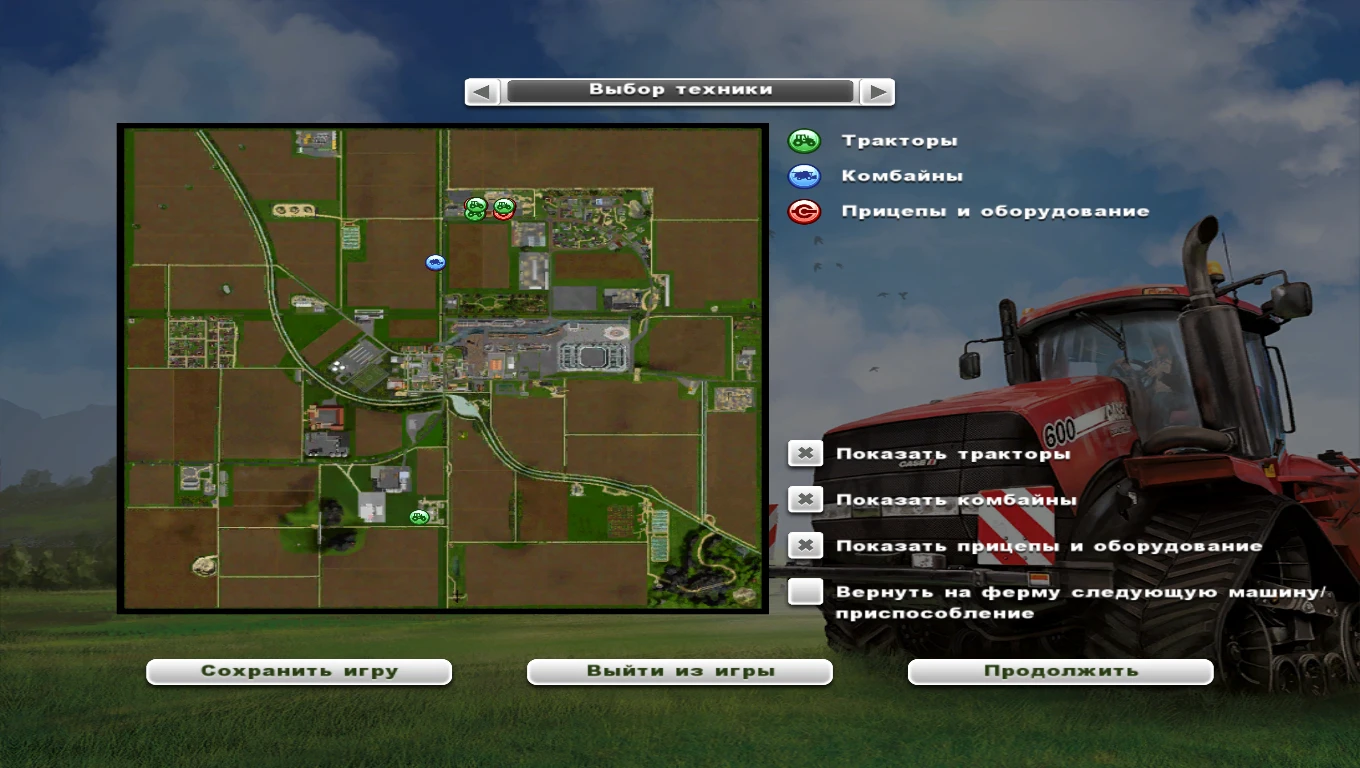
Task: Click the lake area in the map center
Action: [461, 406]
